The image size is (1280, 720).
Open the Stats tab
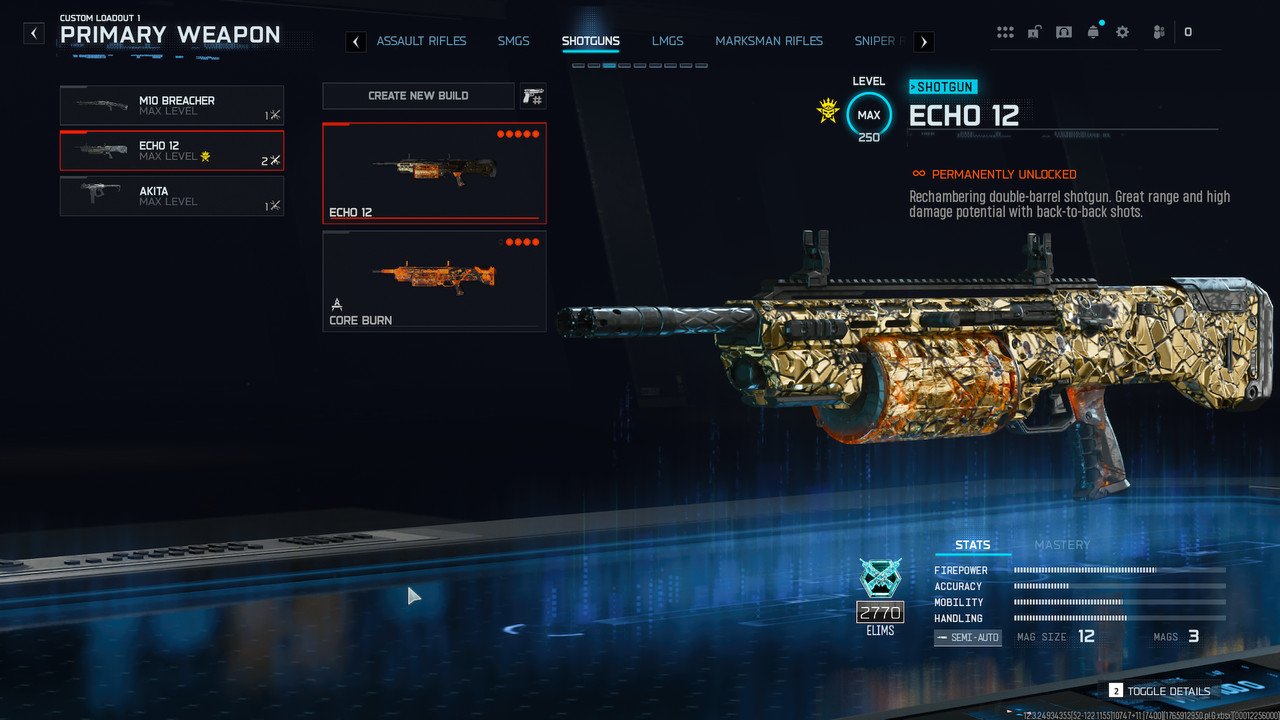[972, 545]
